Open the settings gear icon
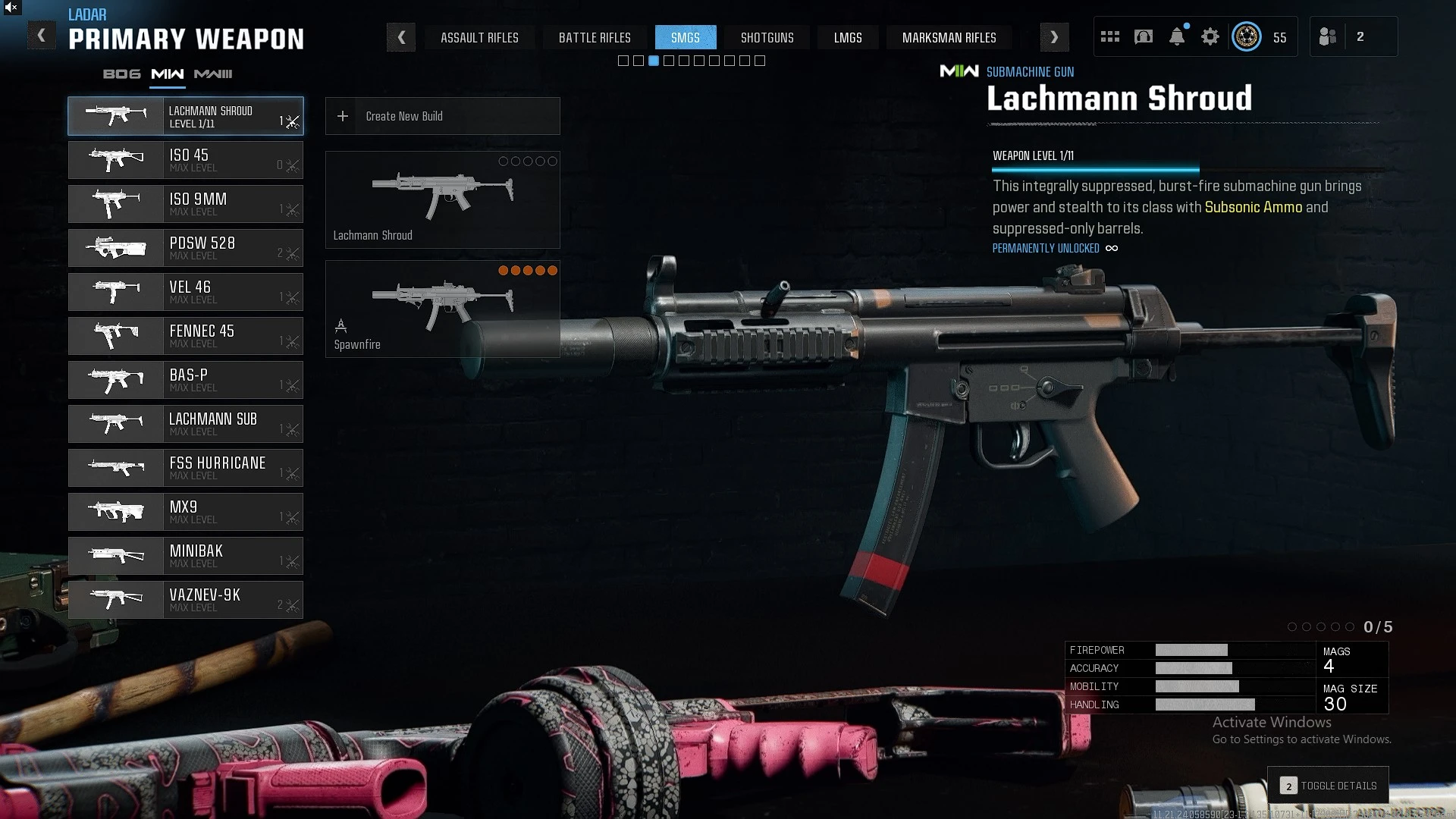 [1210, 36]
